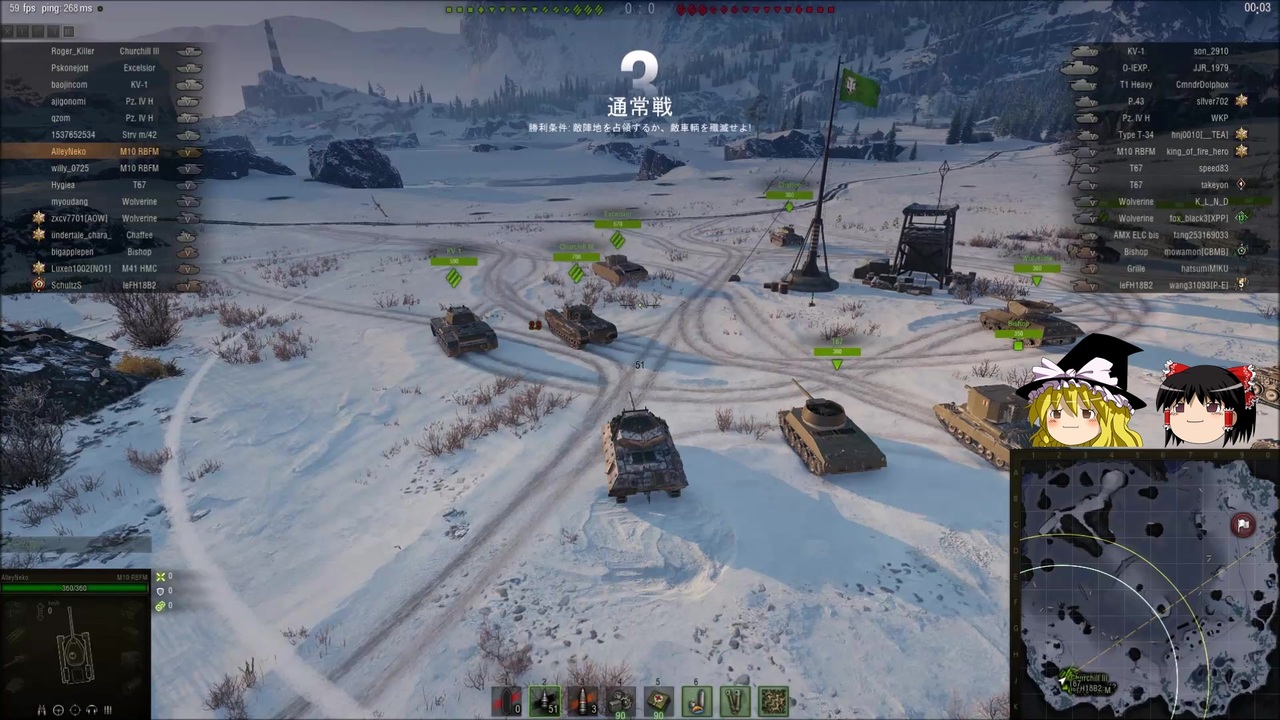Select enemy son_2910's KV-1 row
The width and height of the screenshot is (1280, 720).
(x=1170, y=51)
